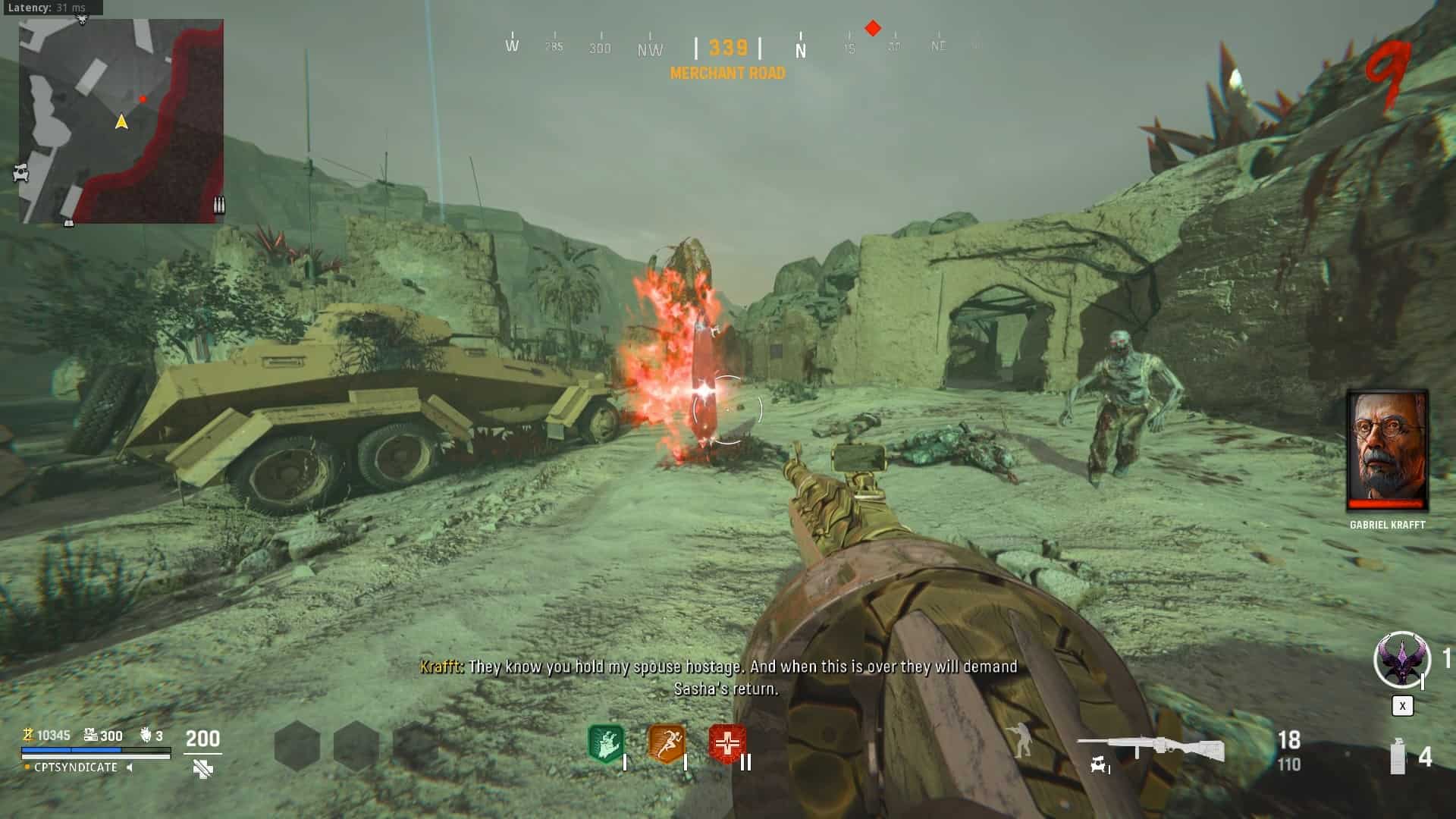Activate the purple demon field upgrade
1456x819 pixels.
[x=1401, y=660]
